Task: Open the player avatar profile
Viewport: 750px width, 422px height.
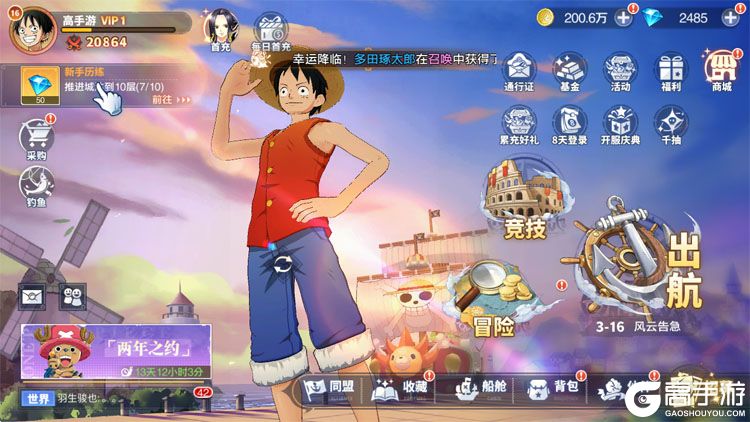Action: (31, 28)
